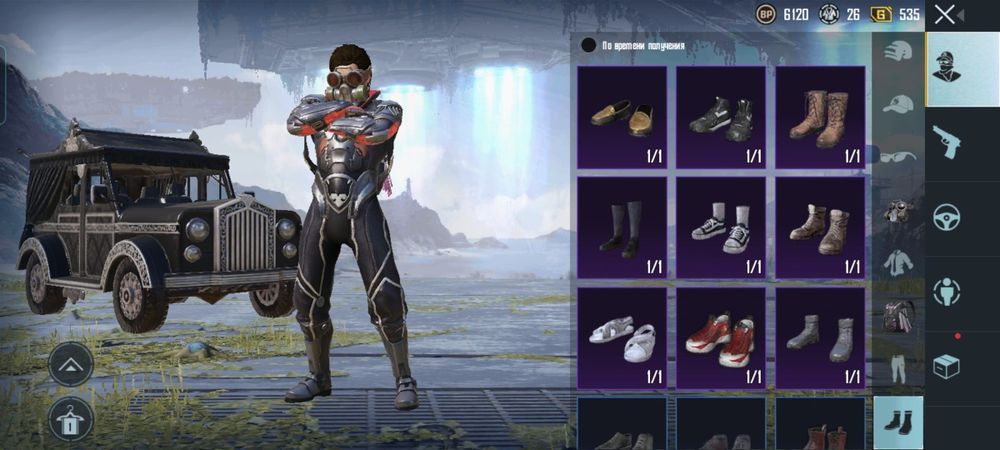This screenshot has height=450, width=1000.
Task: Click the round up-arrow button
Action: 71,364
